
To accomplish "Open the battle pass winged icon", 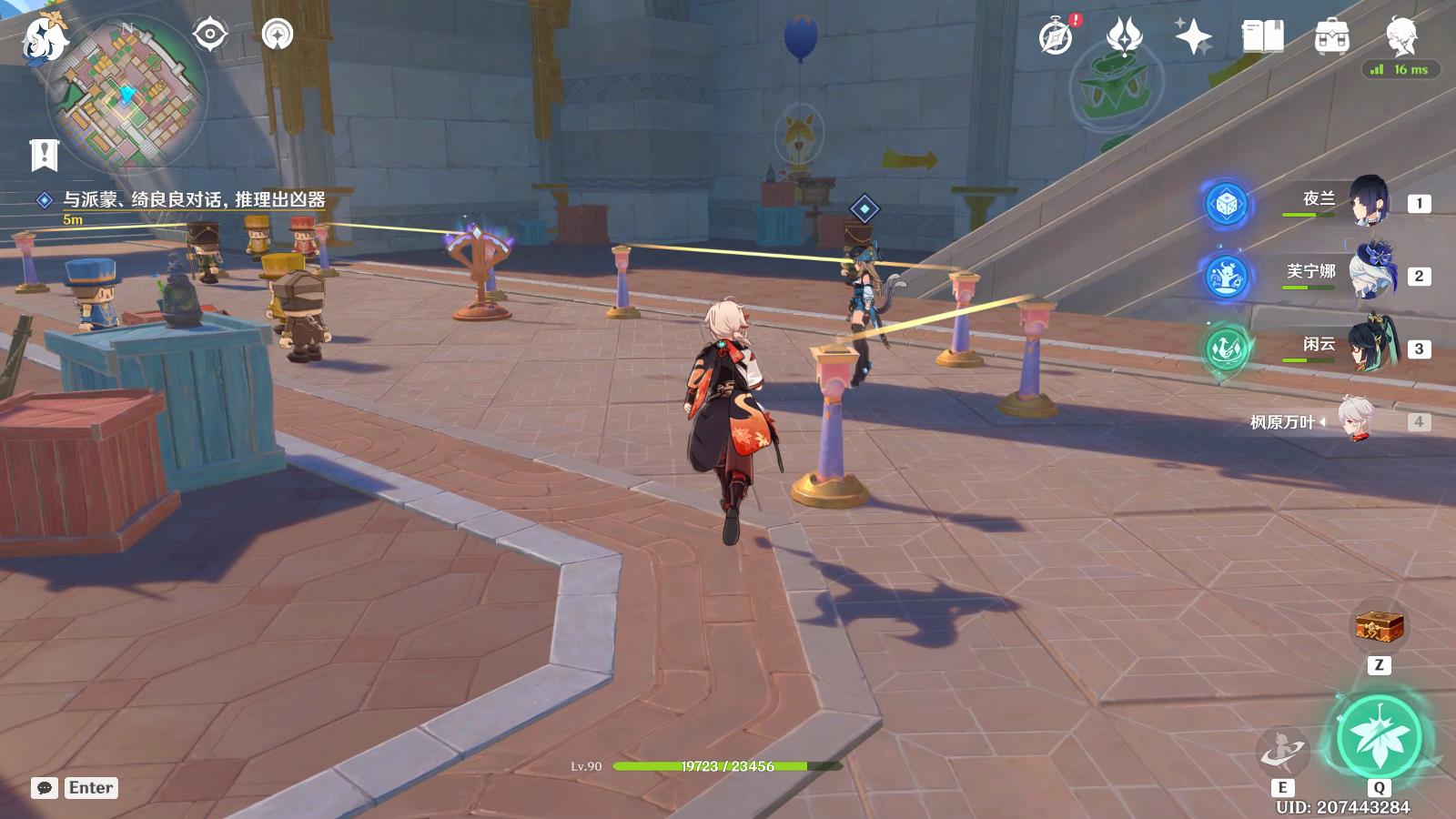I will click(1124, 37).
